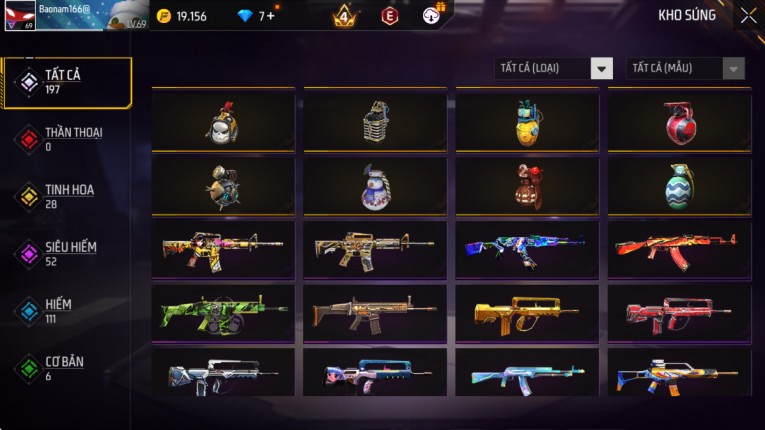The width and height of the screenshot is (765, 430).
Task: Add diamonds with the plus button
Action: click(x=271, y=16)
